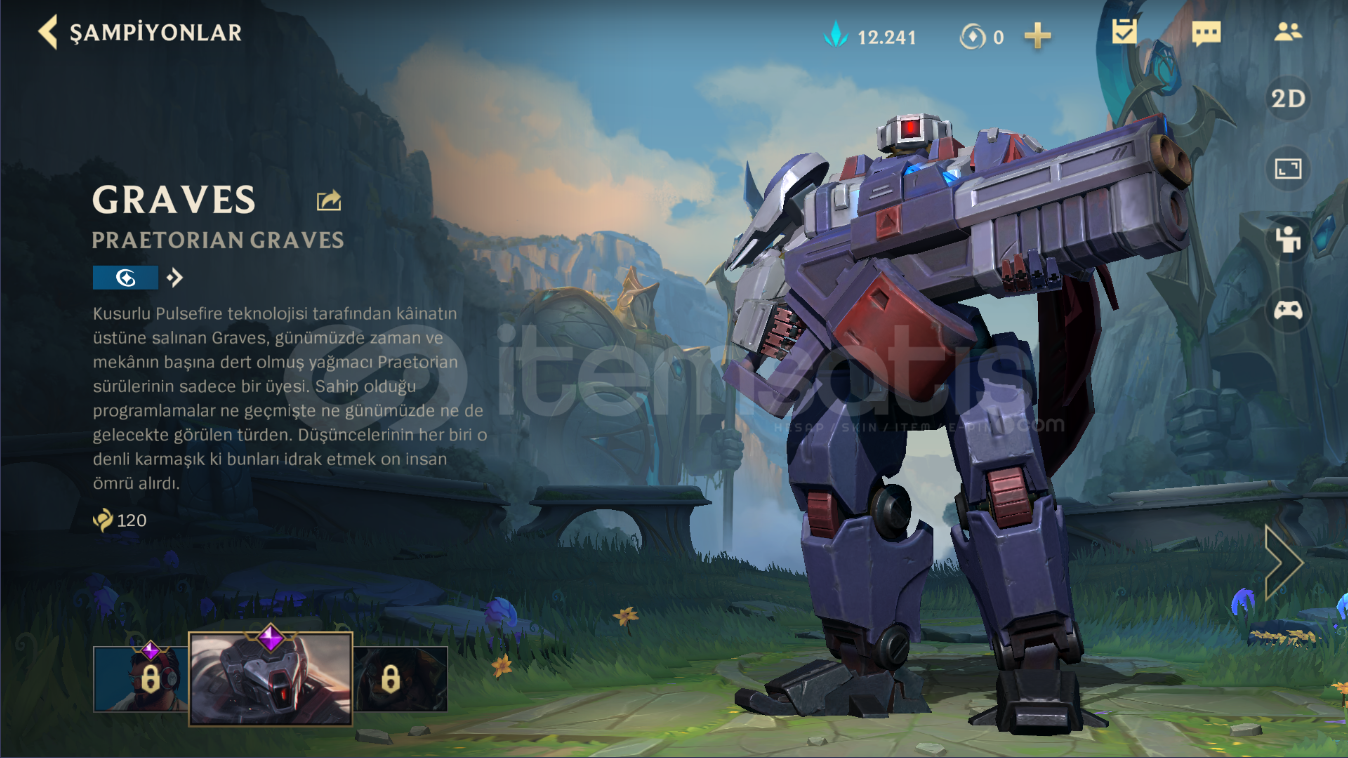
Task: Click the blue motes currency icon
Action: 836,36
